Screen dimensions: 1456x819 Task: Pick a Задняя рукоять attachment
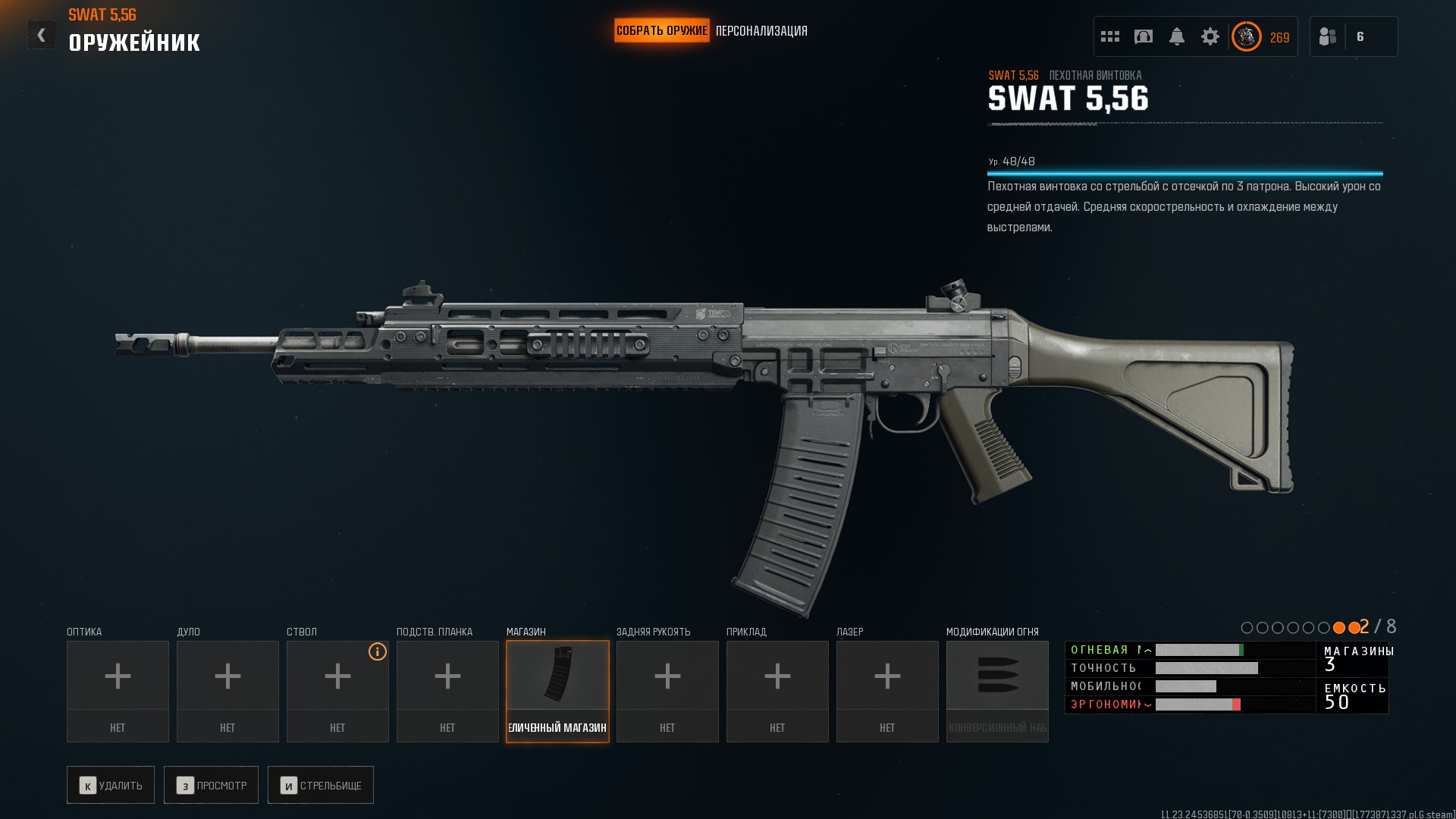(x=667, y=691)
